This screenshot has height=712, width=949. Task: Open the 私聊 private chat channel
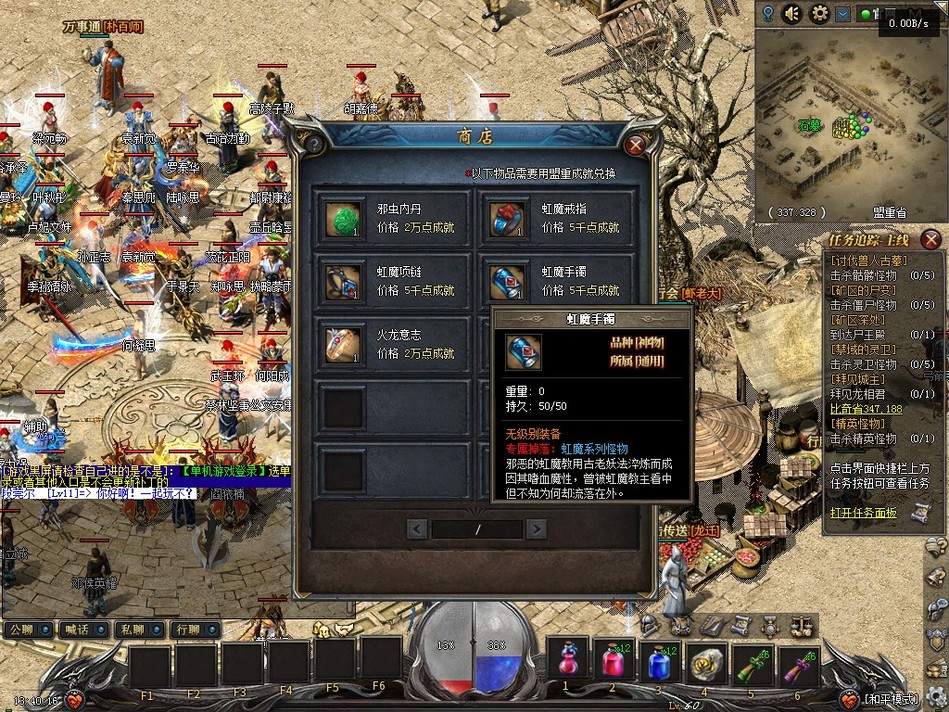pyautogui.click(x=131, y=630)
